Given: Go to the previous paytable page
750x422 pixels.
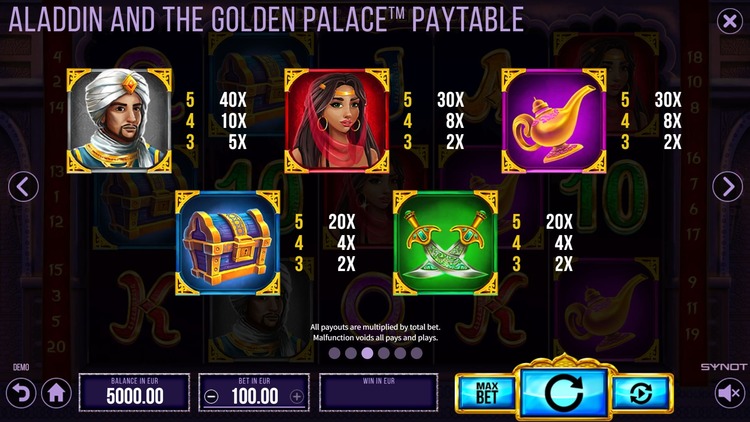Looking at the screenshot, I should pyautogui.click(x=23, y=186).
